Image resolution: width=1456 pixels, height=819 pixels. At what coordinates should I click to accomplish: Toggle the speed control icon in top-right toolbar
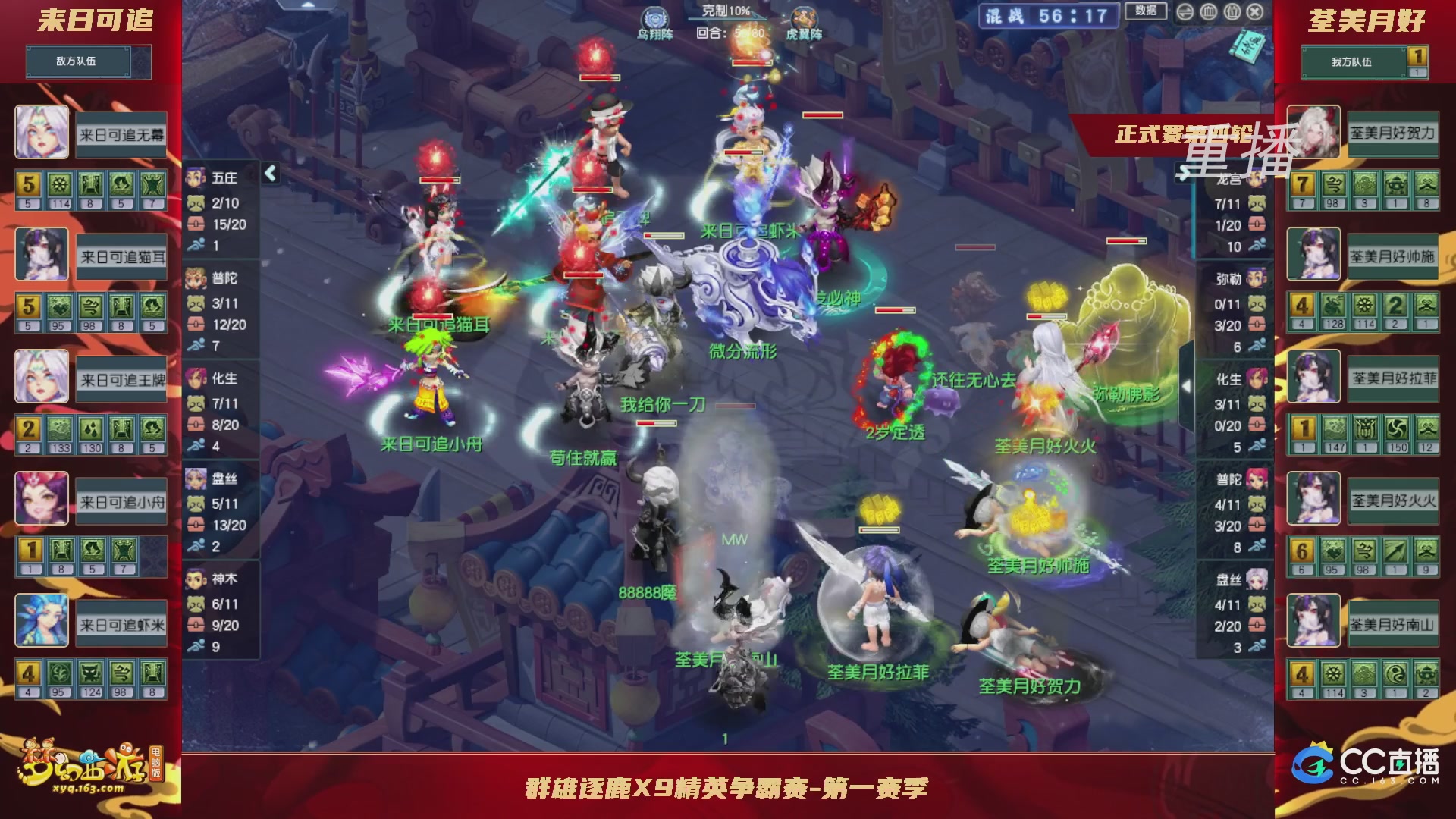1185,12
